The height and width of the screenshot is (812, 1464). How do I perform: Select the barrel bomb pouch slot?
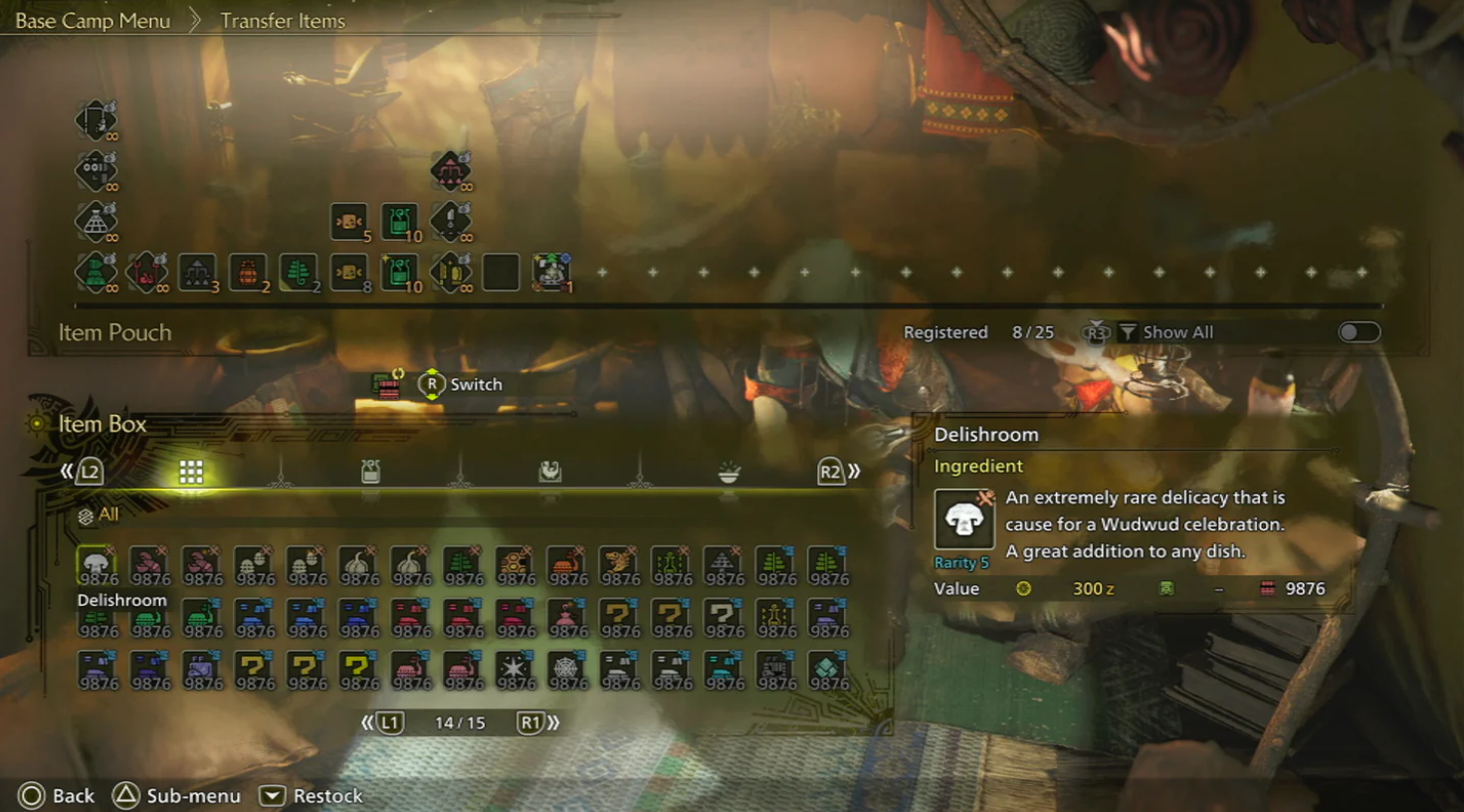tap(248, 272)
